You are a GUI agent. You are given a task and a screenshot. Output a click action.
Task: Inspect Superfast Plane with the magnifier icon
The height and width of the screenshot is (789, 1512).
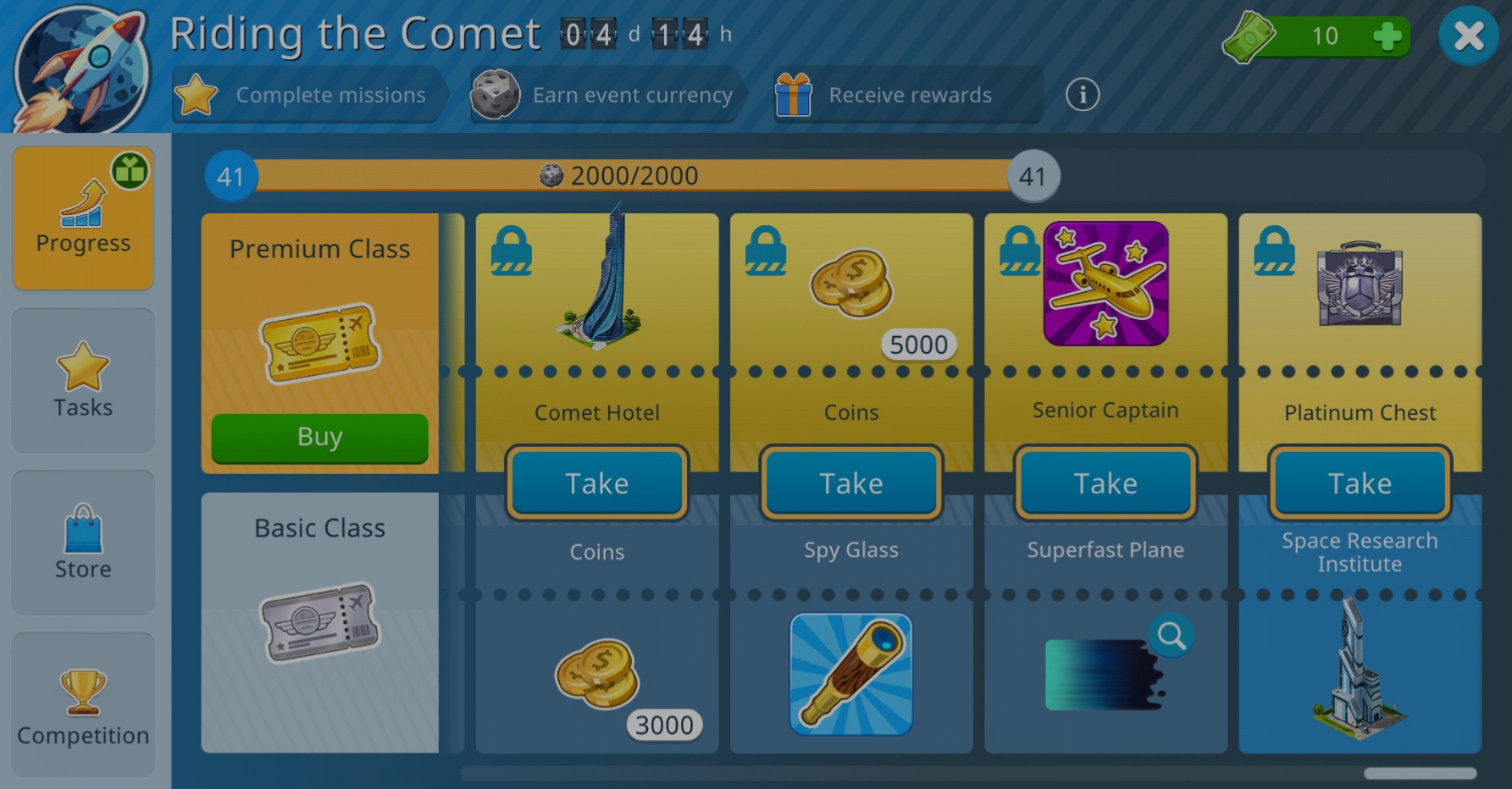click(1171, 635)
